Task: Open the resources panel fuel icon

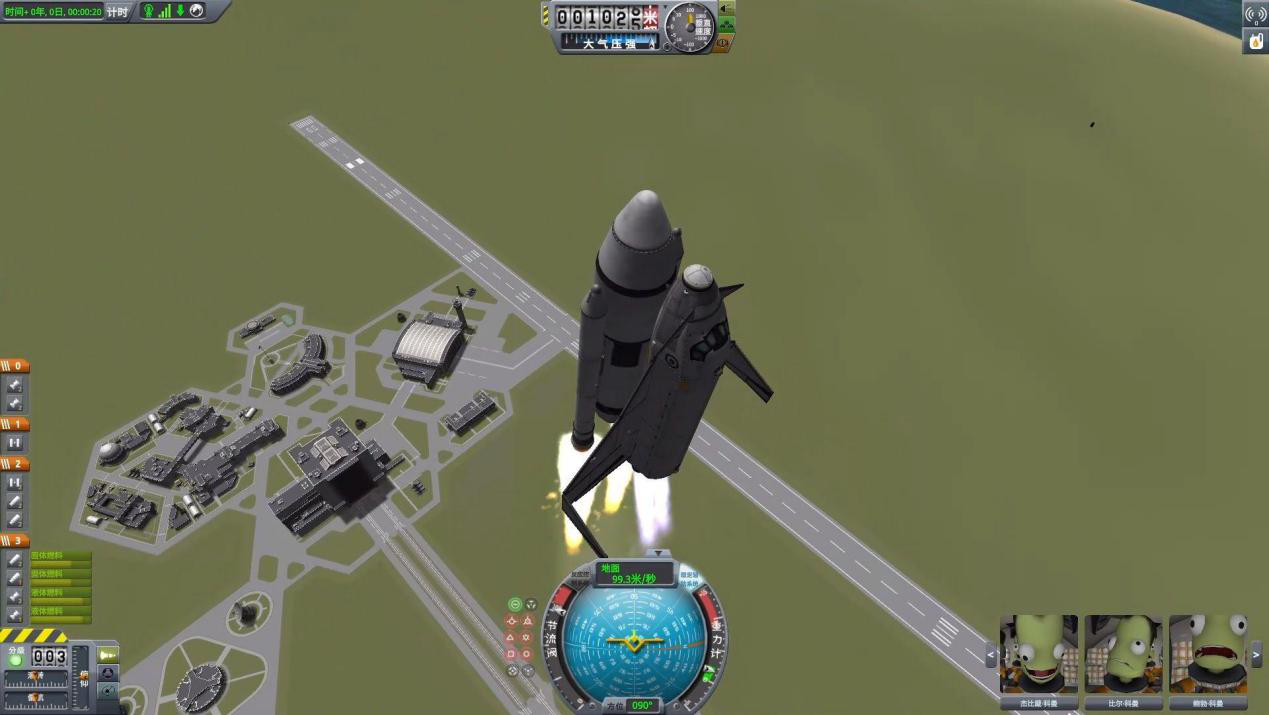Action: pos(1255,41)
